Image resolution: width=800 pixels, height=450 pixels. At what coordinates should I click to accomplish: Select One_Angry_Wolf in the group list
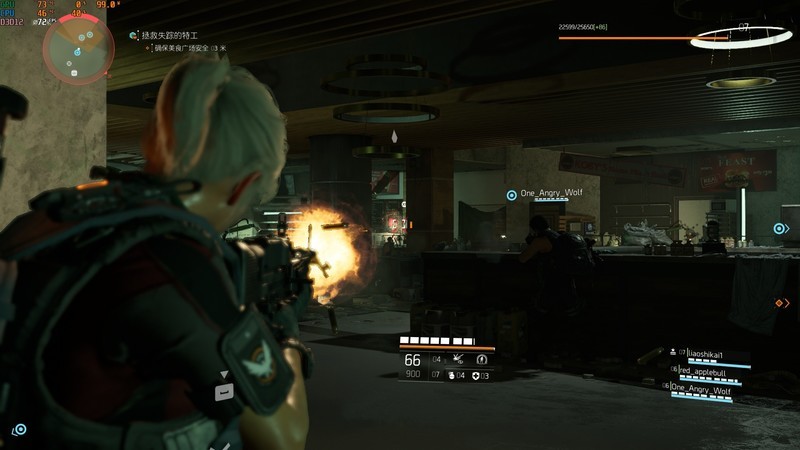[x=701, y=388]
